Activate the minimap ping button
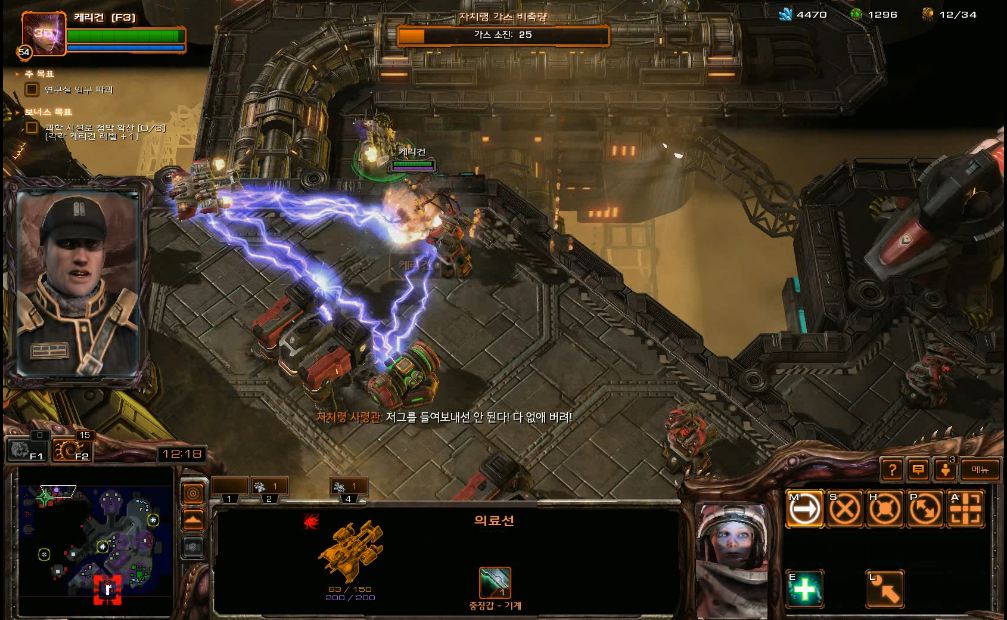Viewport: 1007px width, 620px height. point(193,493)
